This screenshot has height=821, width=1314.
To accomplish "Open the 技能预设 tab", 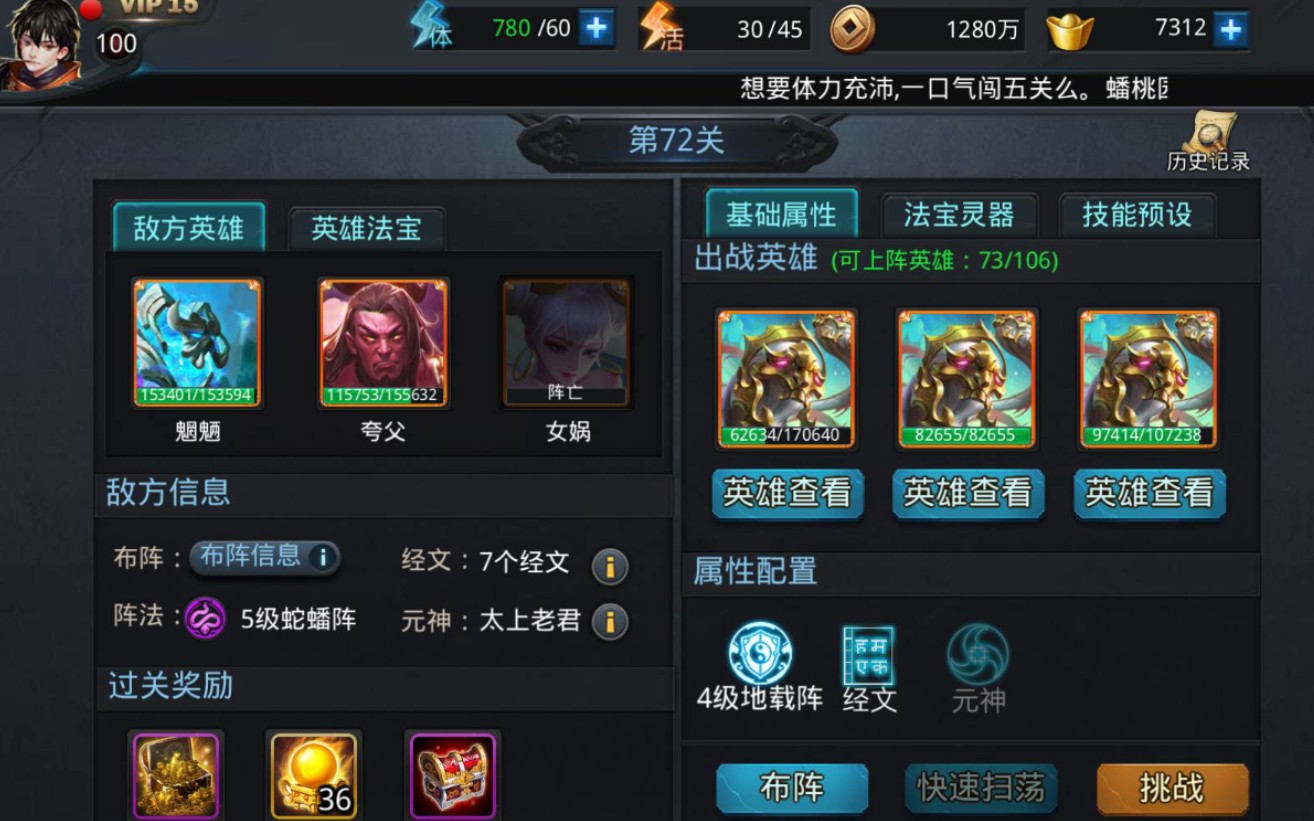I will (1136, 214).
